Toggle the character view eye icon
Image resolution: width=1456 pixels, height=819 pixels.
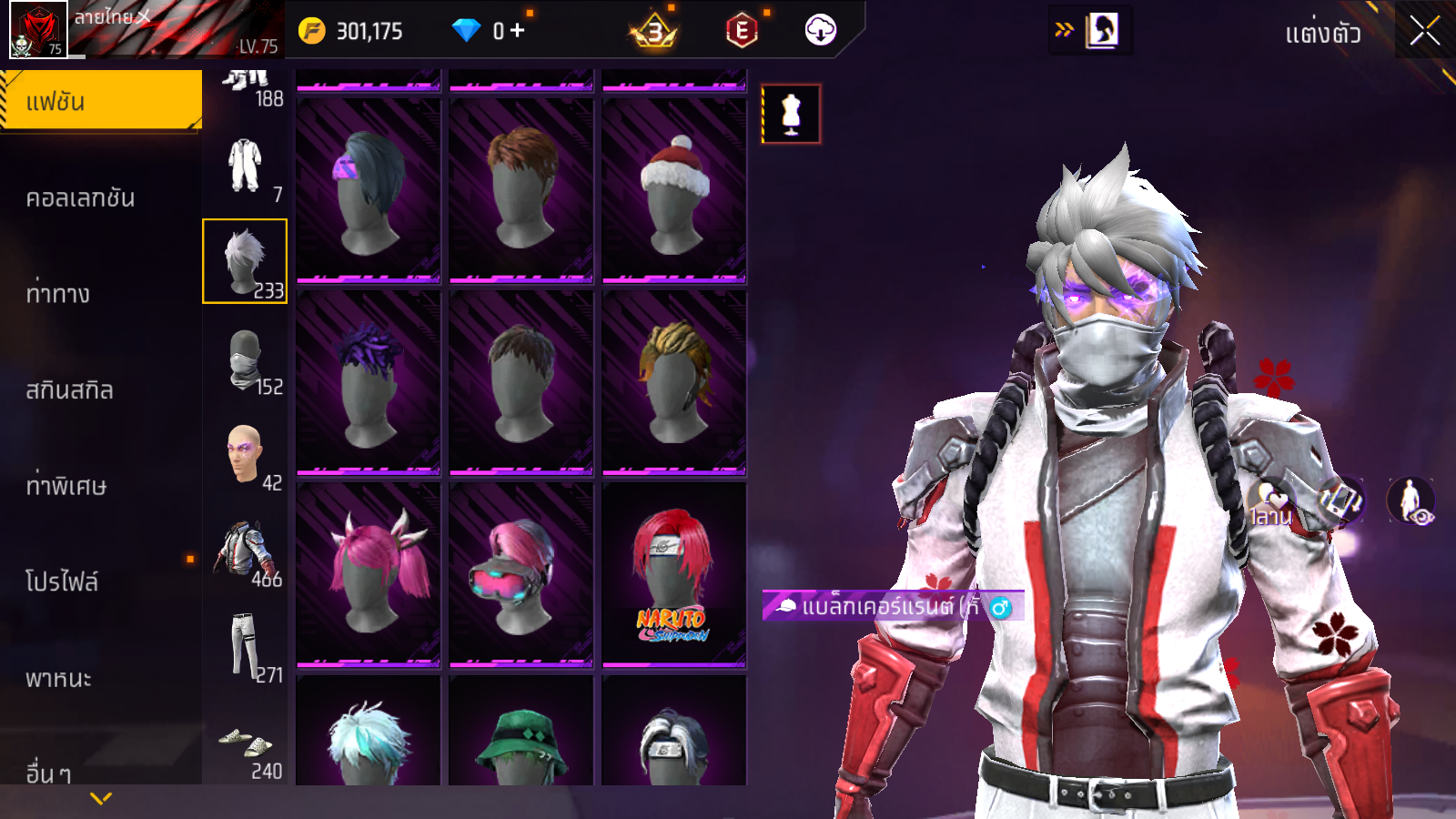tap(1411, 501)
